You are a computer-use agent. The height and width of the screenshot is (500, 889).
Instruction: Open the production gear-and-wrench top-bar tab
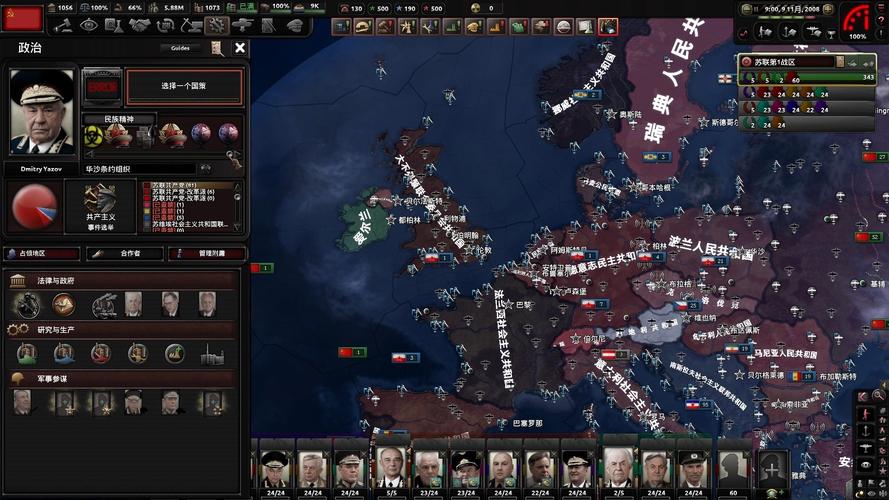click(x=217, y=25)
